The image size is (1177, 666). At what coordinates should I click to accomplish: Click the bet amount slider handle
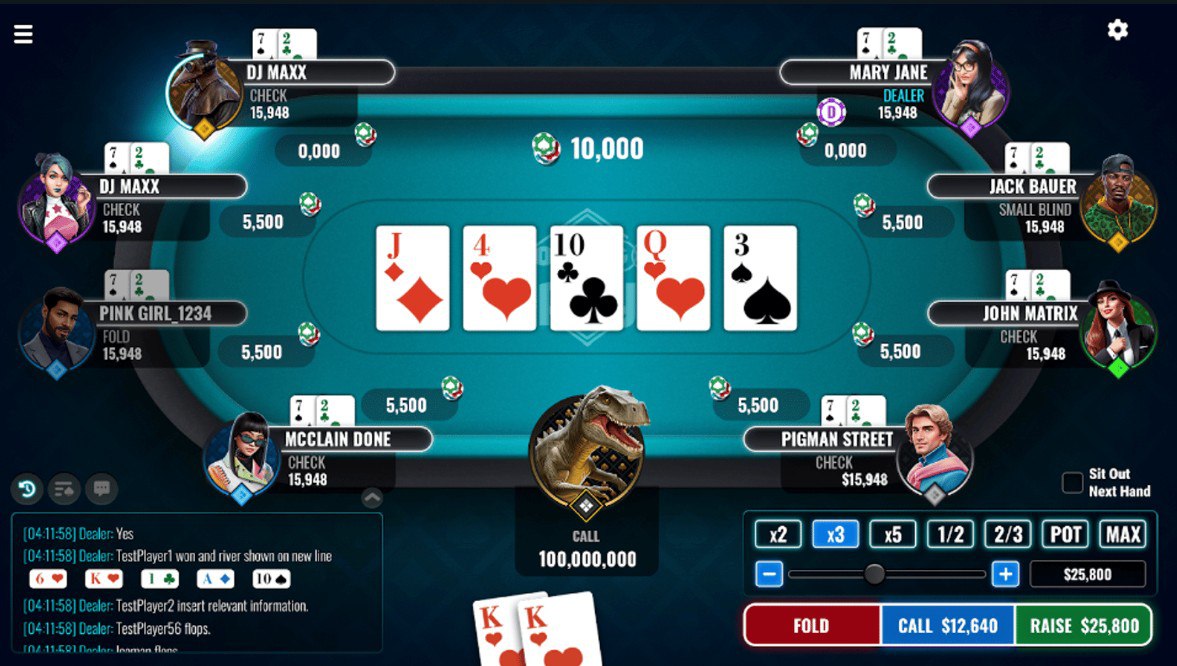click(874, 574)
